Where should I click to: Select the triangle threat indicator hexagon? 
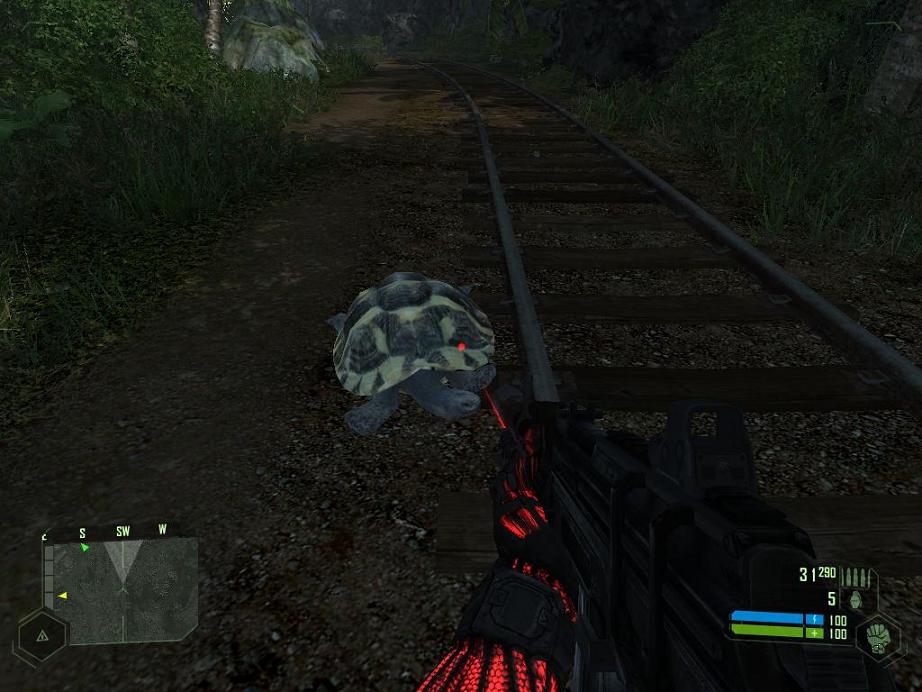(x=43, y=634)
